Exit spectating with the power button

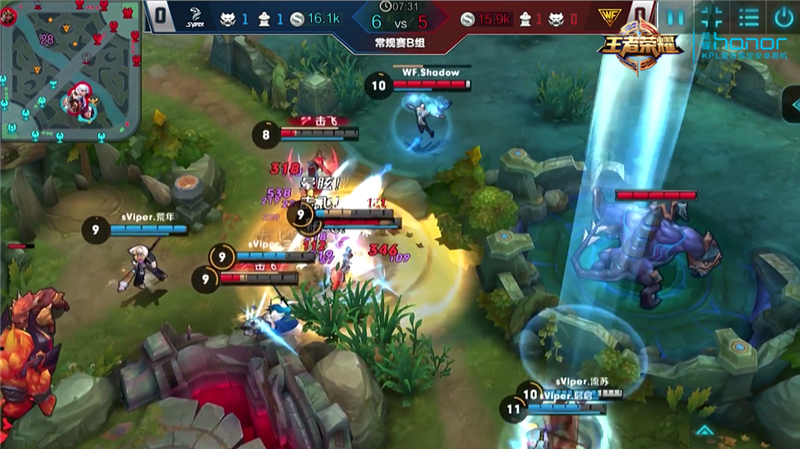pos(783,17)
